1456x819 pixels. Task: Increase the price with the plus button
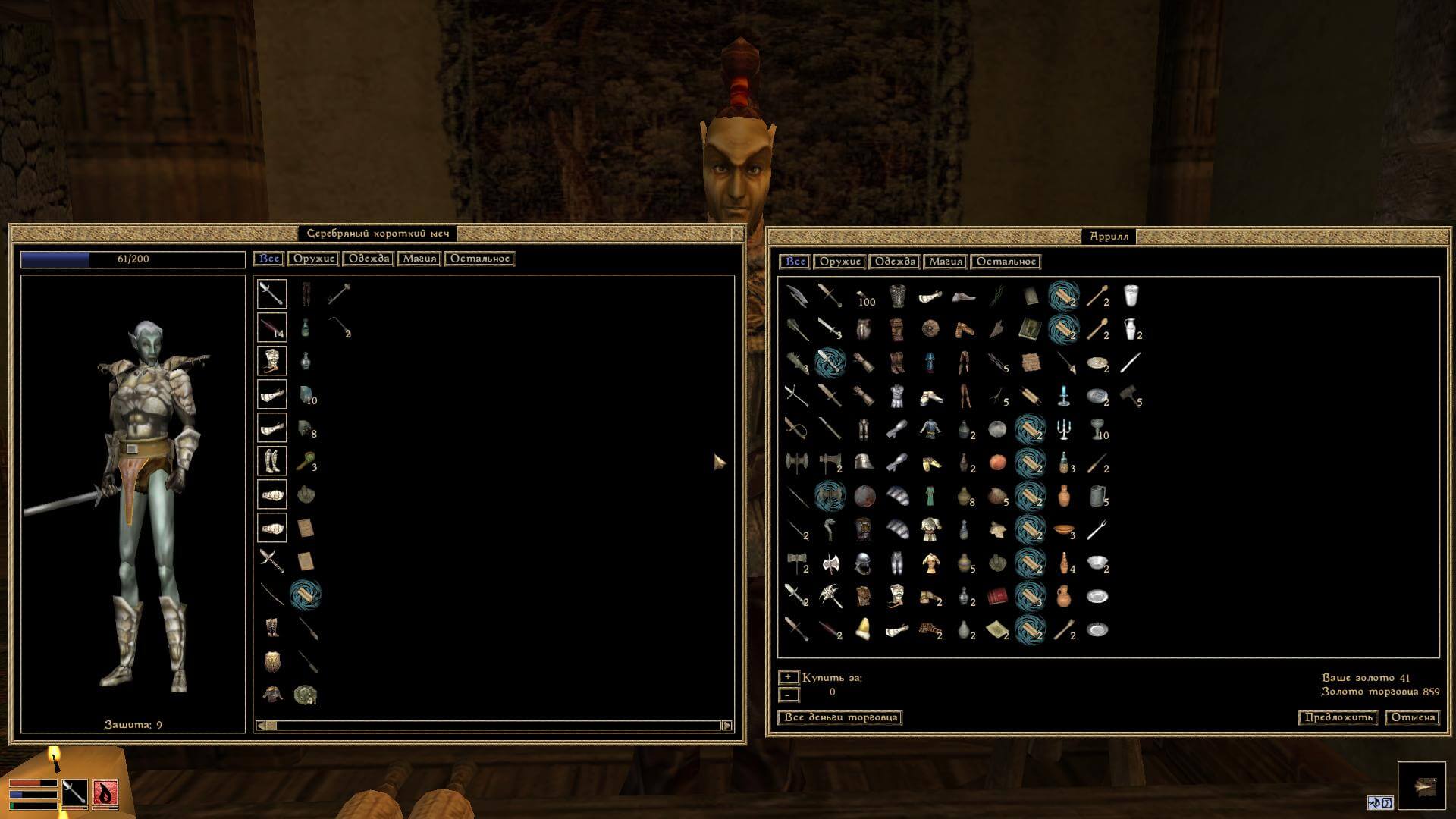(789, 677)
